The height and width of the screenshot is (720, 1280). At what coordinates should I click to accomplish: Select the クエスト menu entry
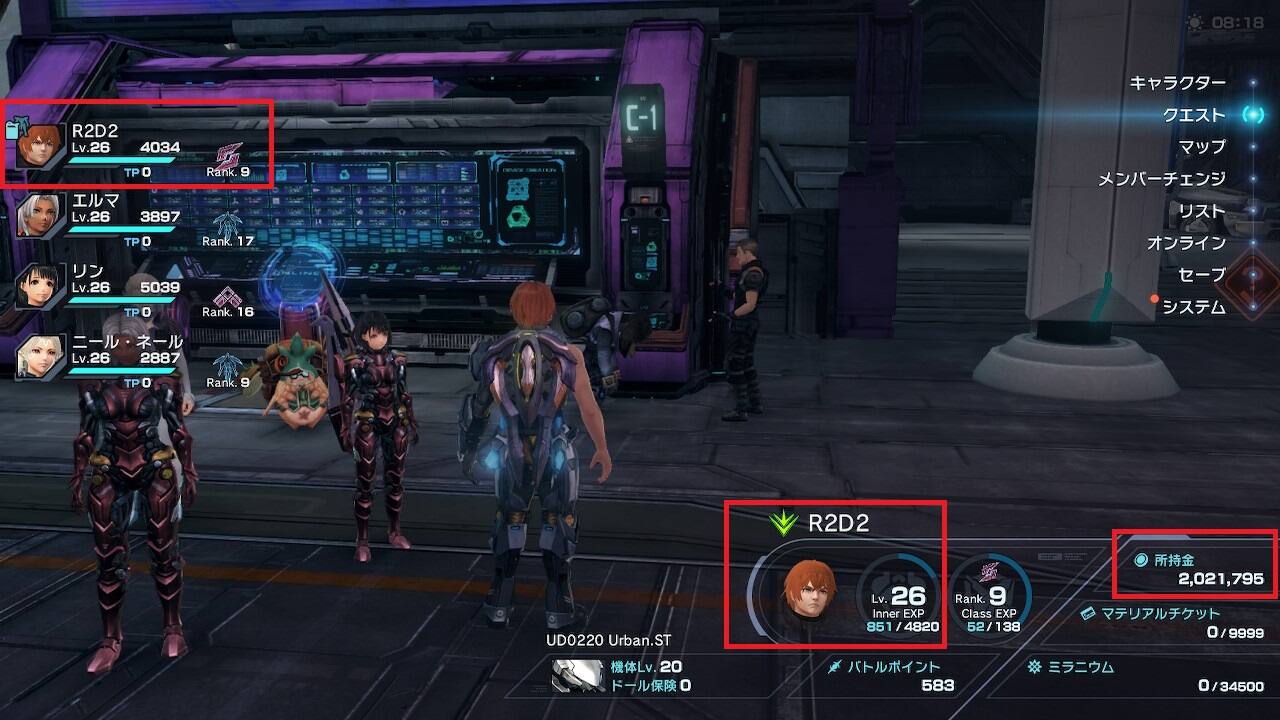pyautogui.click(x=1193, y=115)
